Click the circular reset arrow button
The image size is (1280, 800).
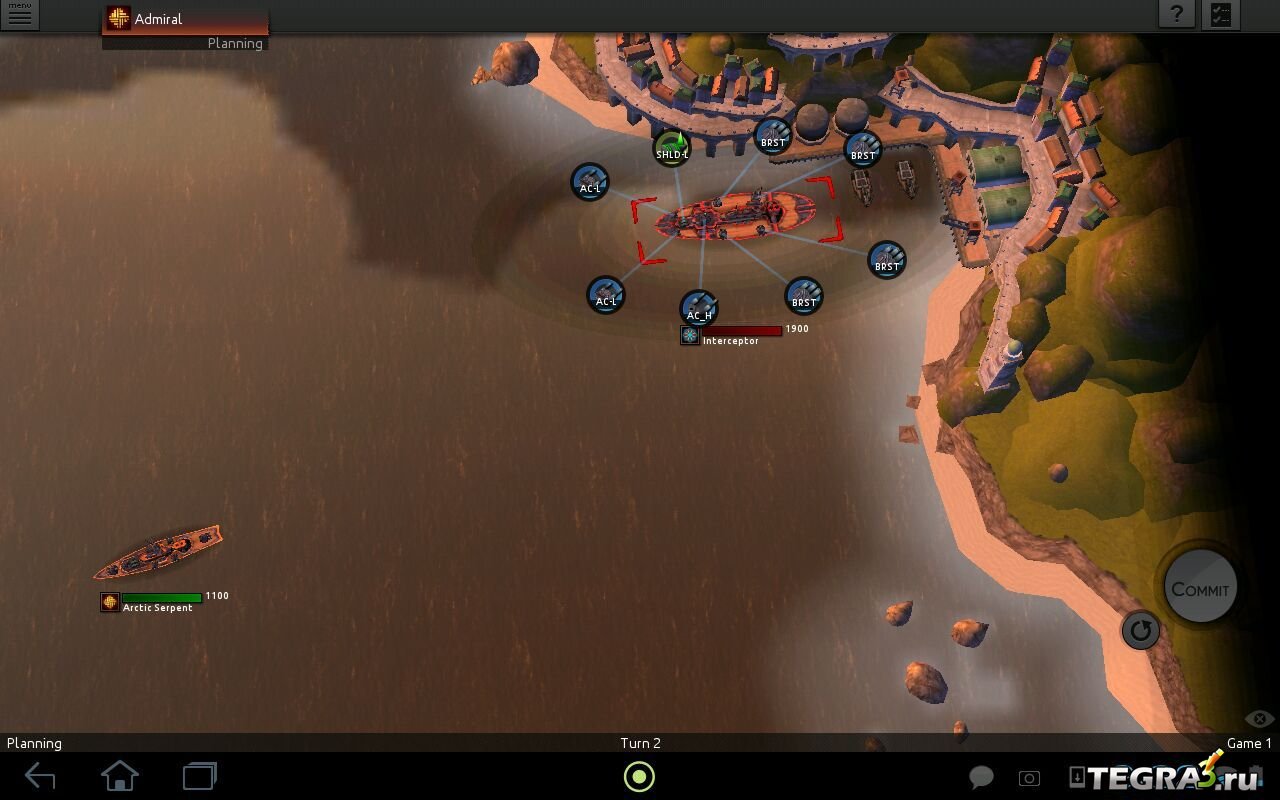click(1141, 630)
